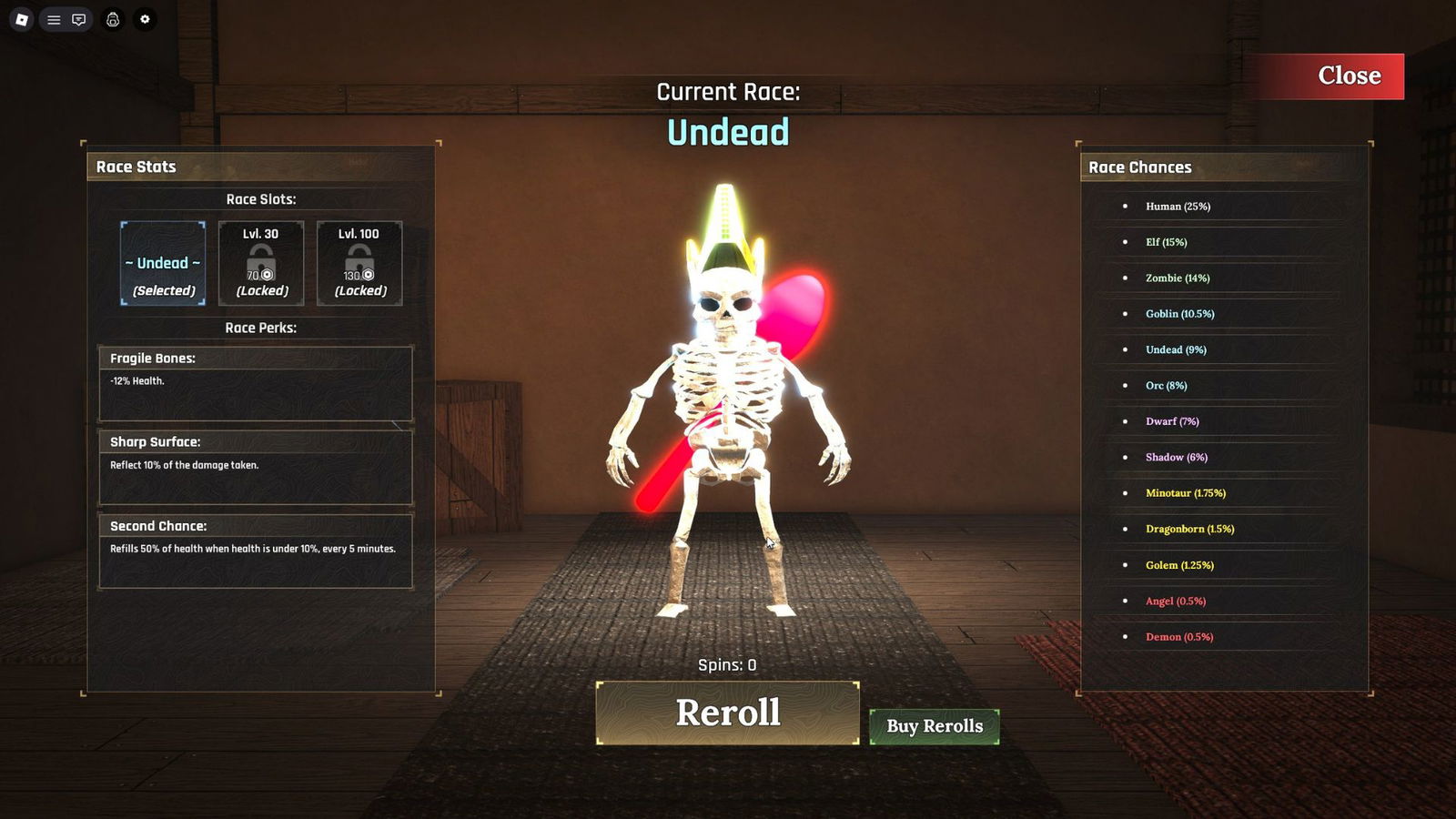Screen dimensions: 1456x819
Task: Open the gear settings icon
Action: coord(145,19)
